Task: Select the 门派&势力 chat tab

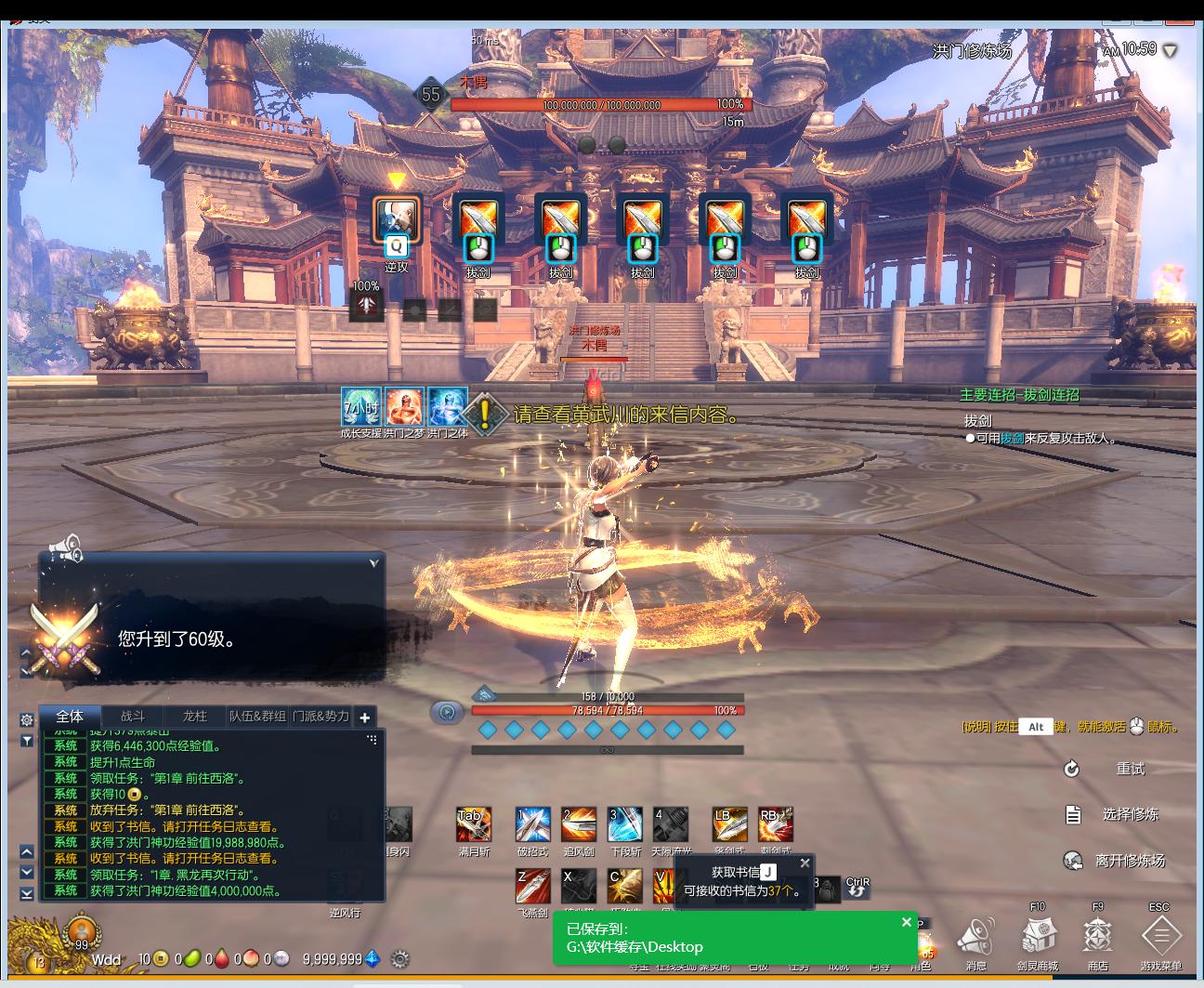Action: coord(321,717)
